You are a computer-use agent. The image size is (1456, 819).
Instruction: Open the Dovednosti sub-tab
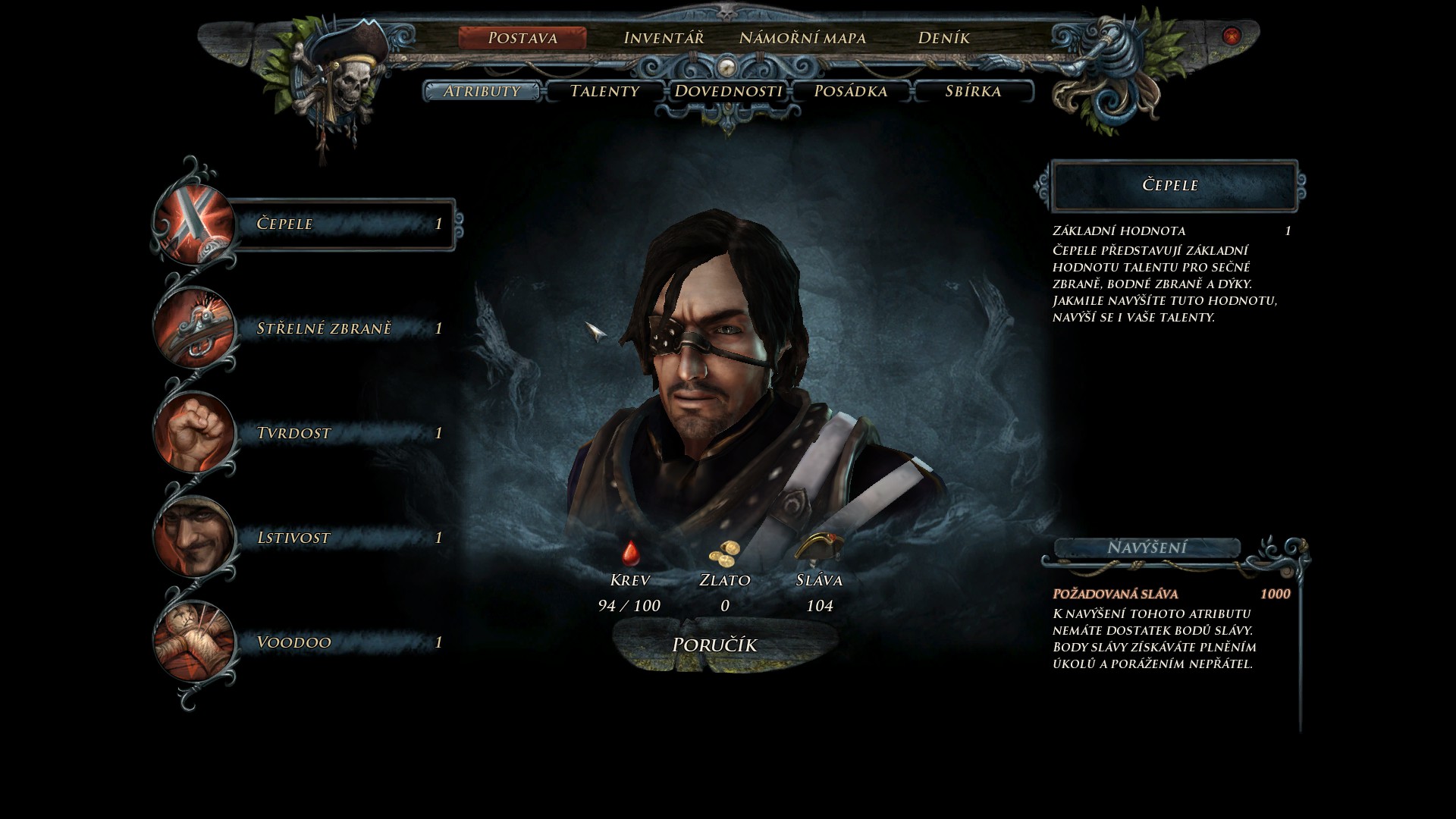pyautogui.click(x=728, y=91)
